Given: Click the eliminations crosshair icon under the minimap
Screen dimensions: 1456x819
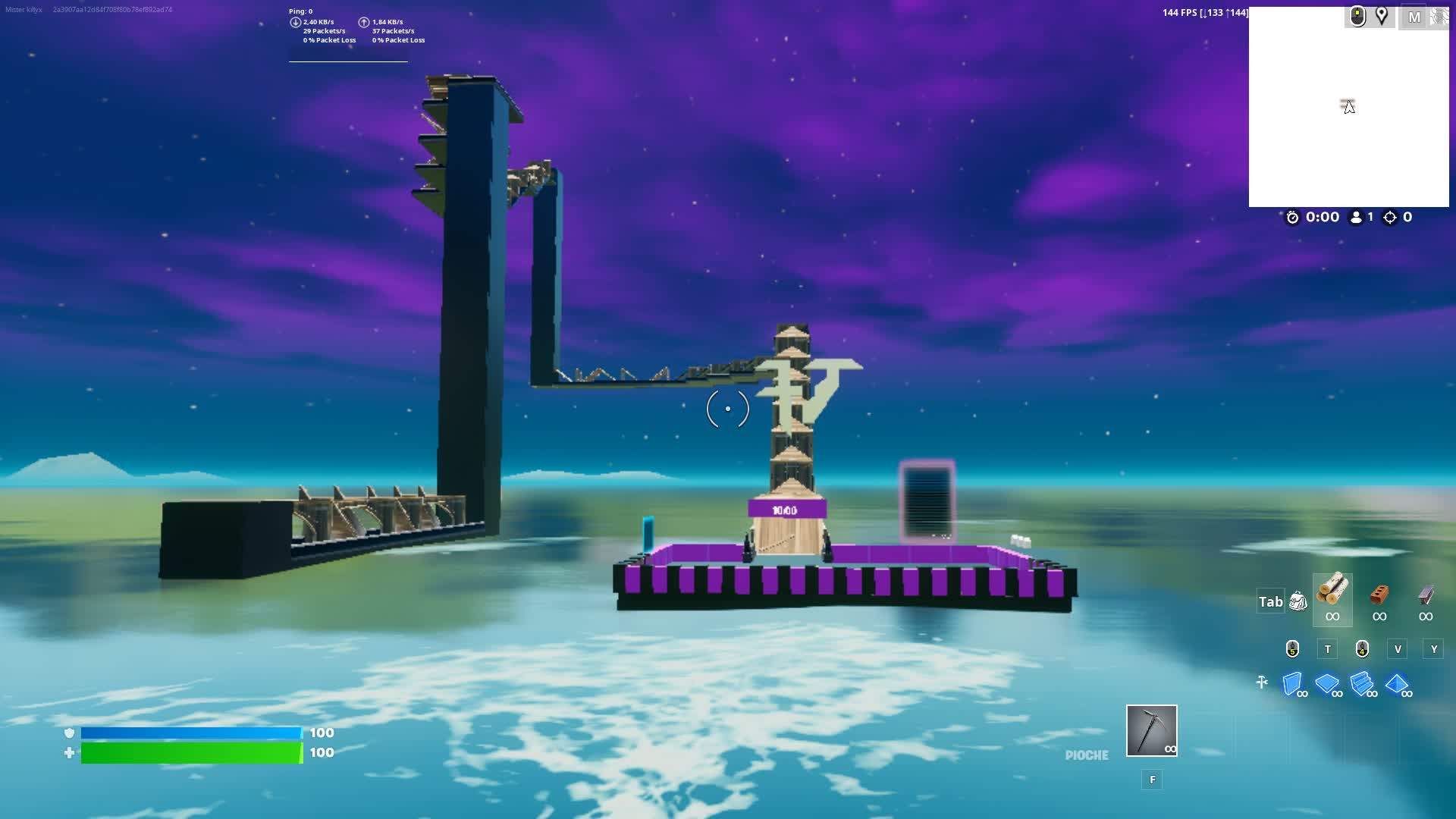Looking at the screenshot, I should point(1390,218).
